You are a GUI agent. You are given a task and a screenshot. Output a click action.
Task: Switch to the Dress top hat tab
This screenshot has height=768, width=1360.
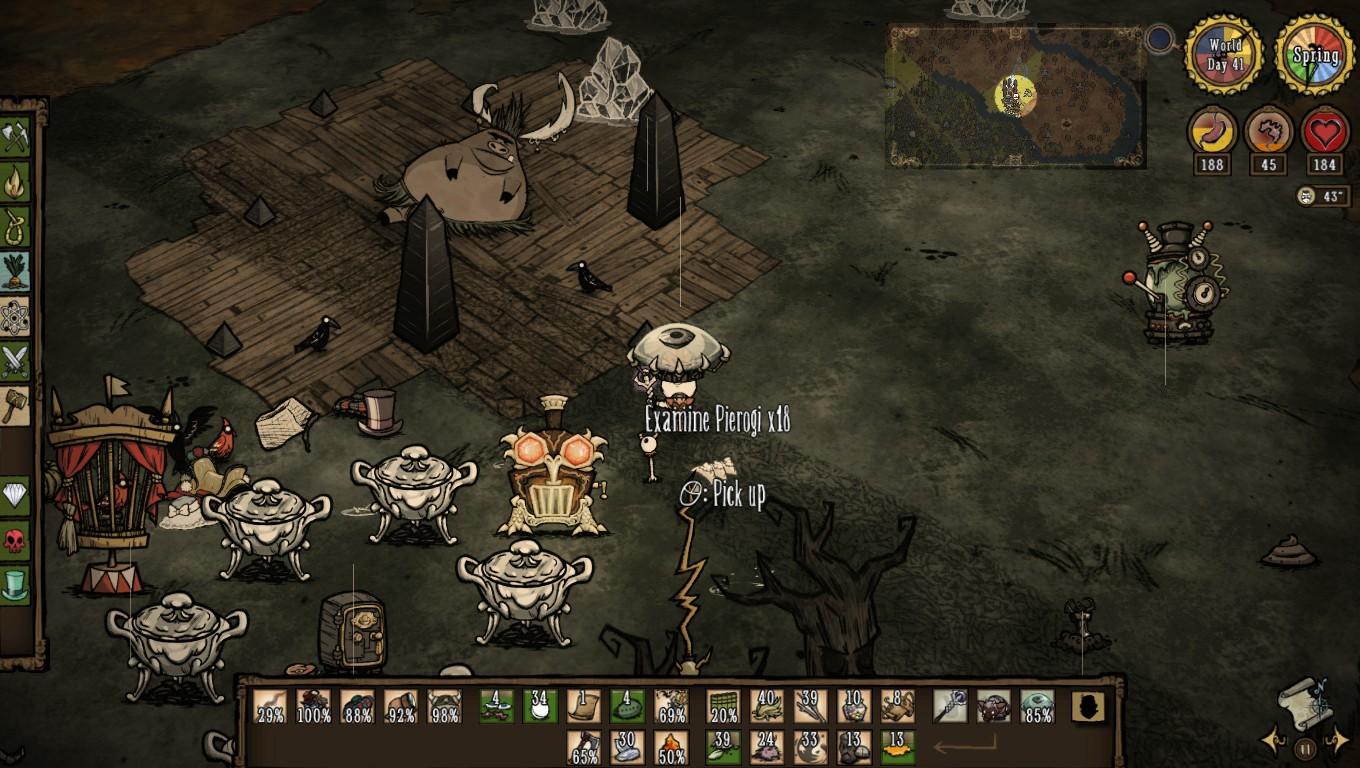coord(15,585)
